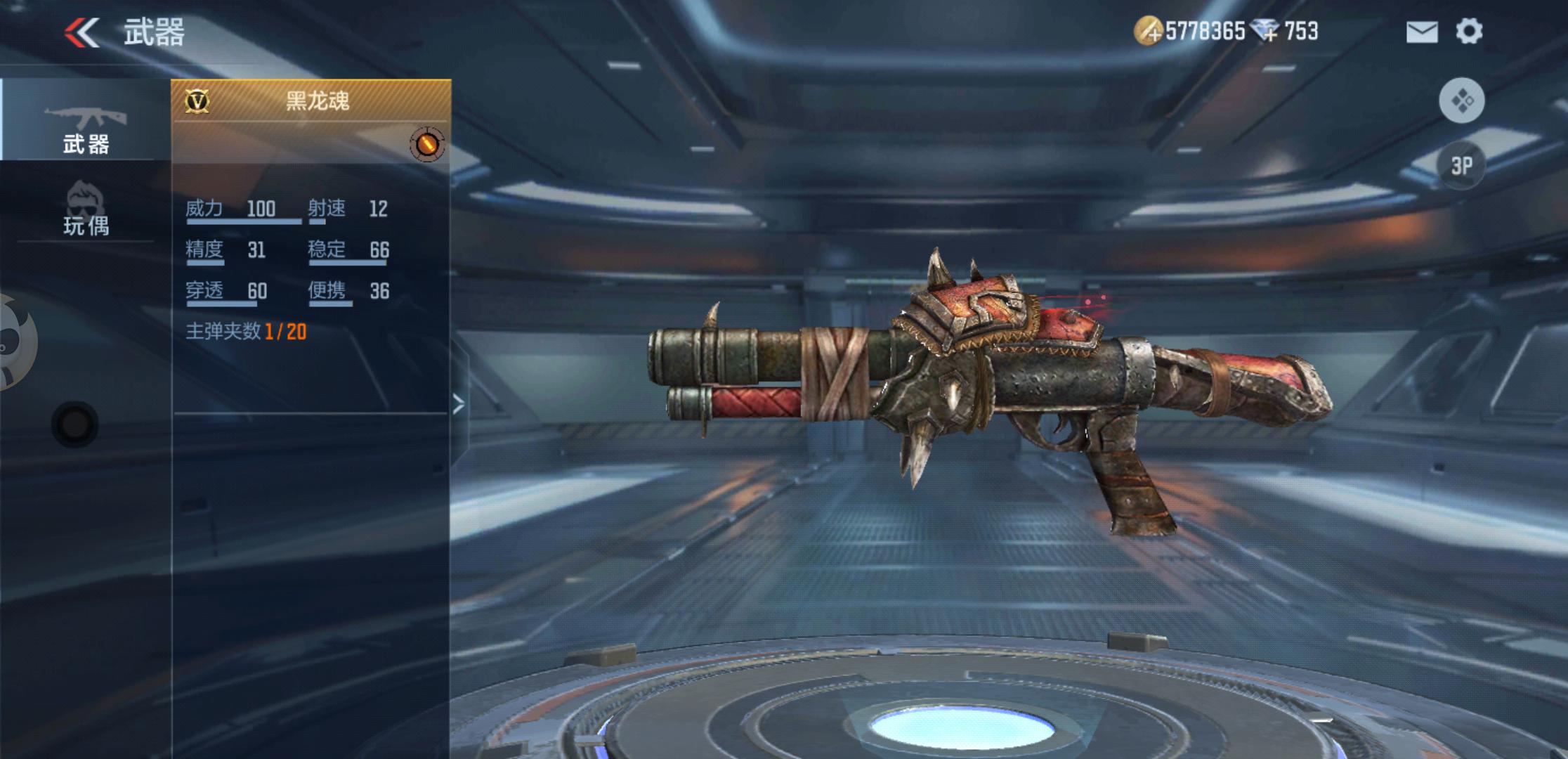Expand the panel with the side arrow
Screen dimensions: 1568x759
(459, 404)
